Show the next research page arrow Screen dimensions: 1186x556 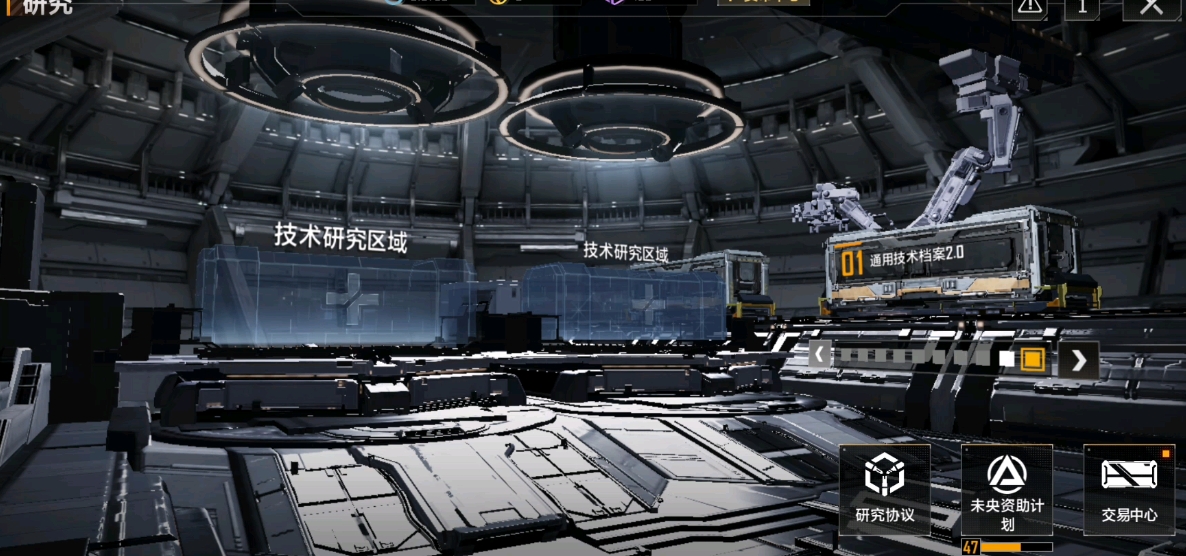tap(1079, 360)
